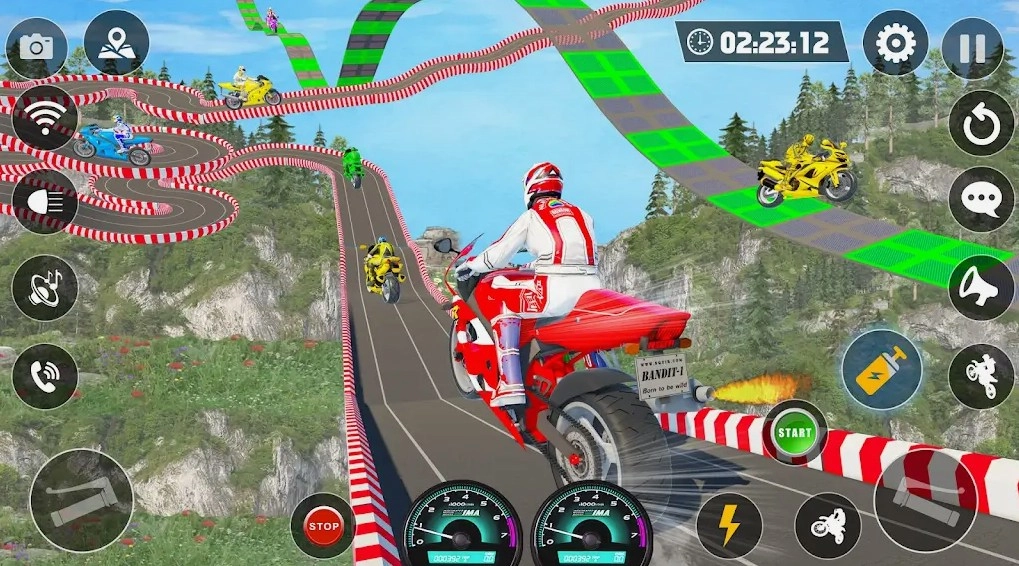
Task: Toggle the music speaker button
Action: point(44,288)
